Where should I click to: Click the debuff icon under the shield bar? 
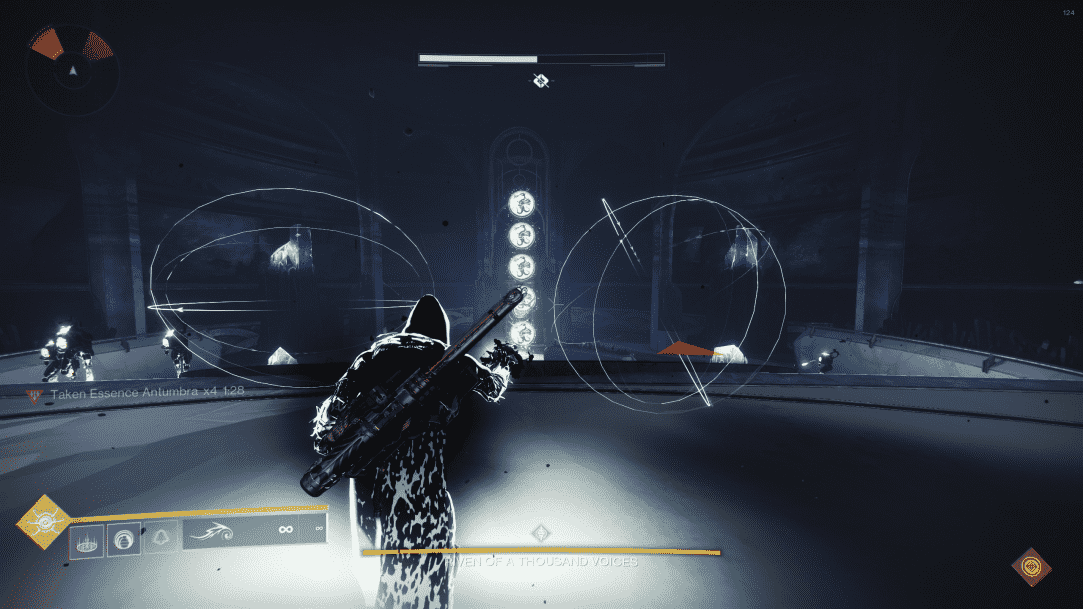coord(541,81)
